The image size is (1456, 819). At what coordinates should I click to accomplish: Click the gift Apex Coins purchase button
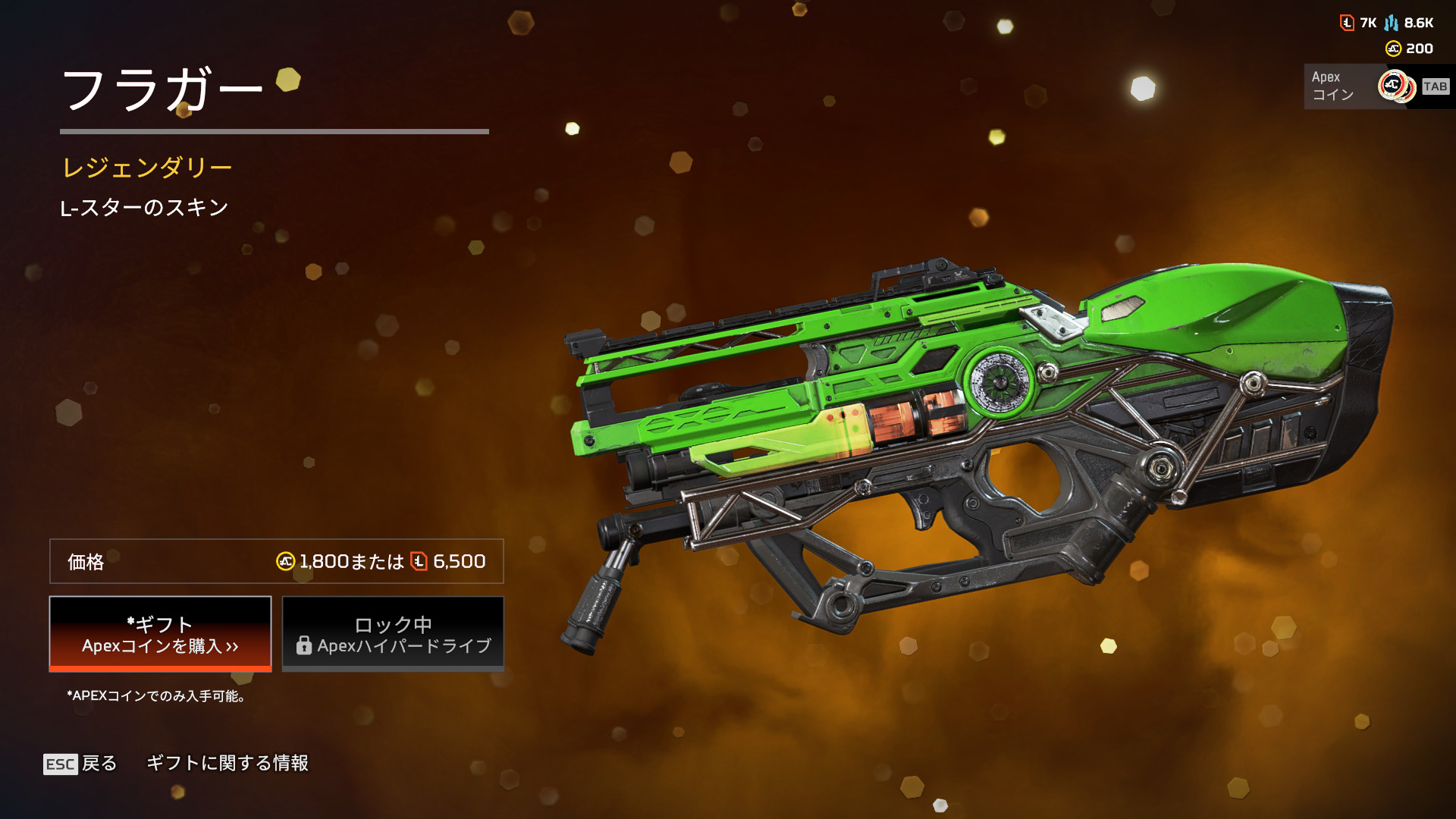coord(160,634)
